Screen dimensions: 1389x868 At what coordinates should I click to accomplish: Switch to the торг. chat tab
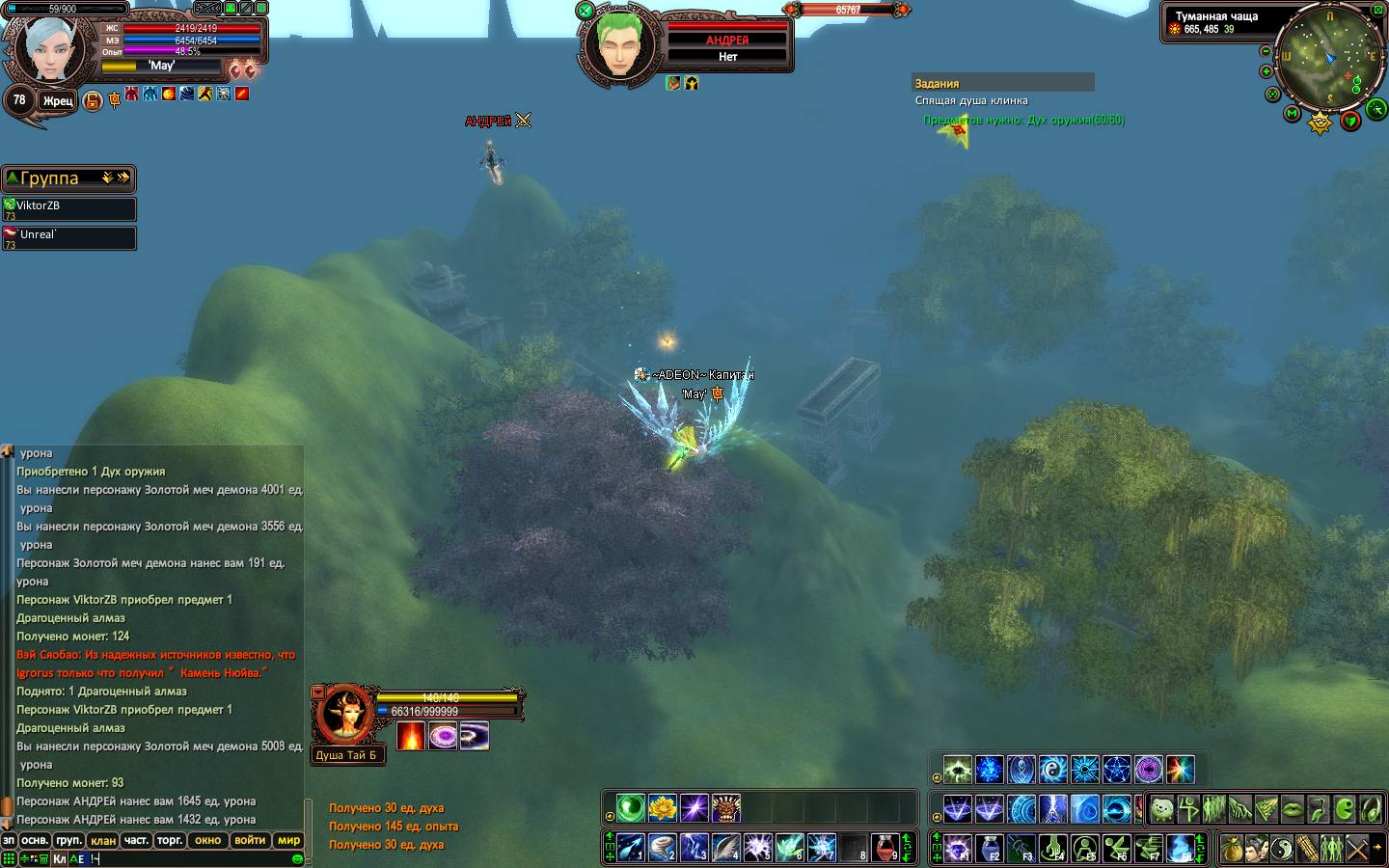point(170,840)
